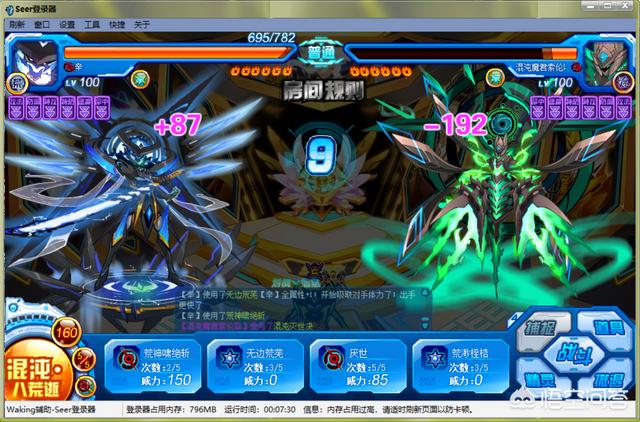
Task: Open the 房间规则 room rules
Action: click(x=320, y=90)
